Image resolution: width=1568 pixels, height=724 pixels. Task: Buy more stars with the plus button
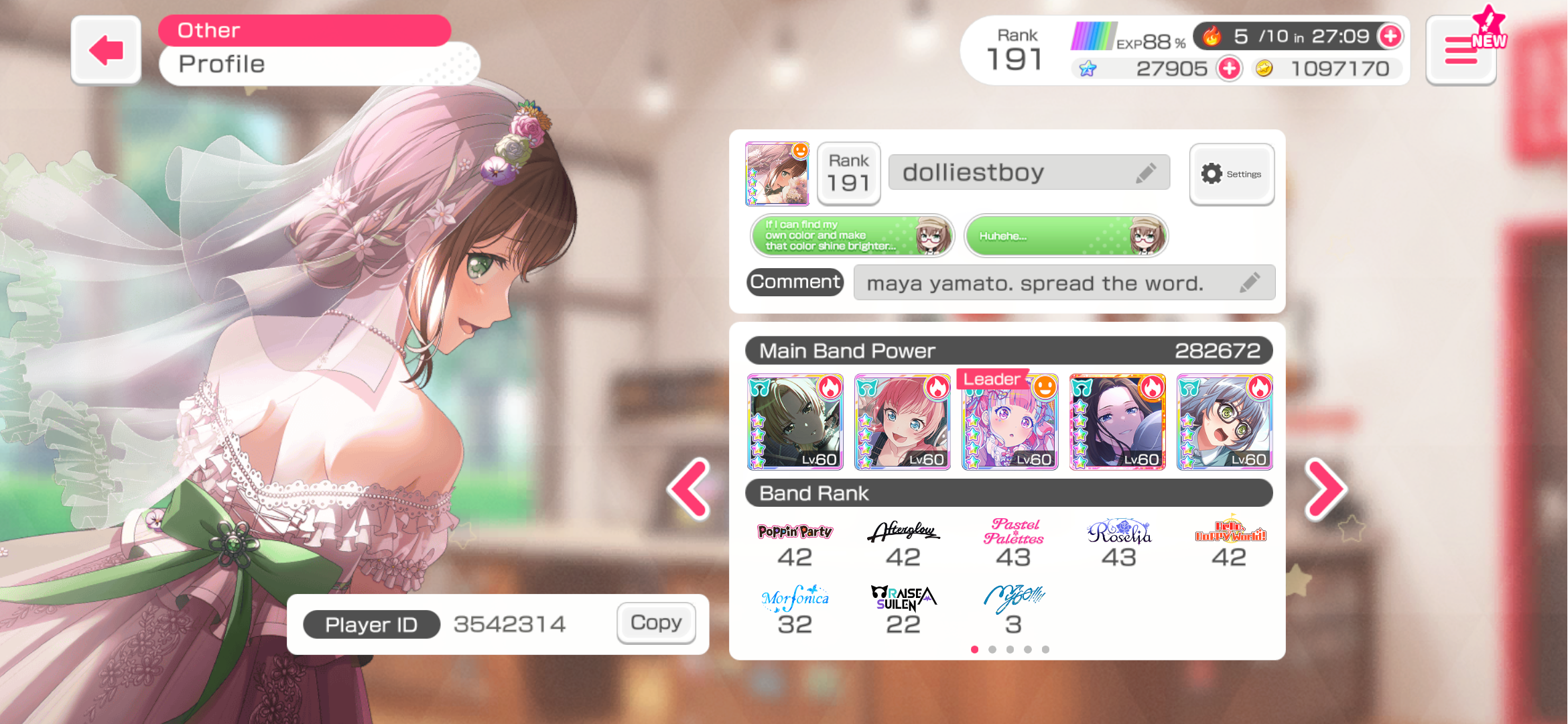tap(1230, 68)
